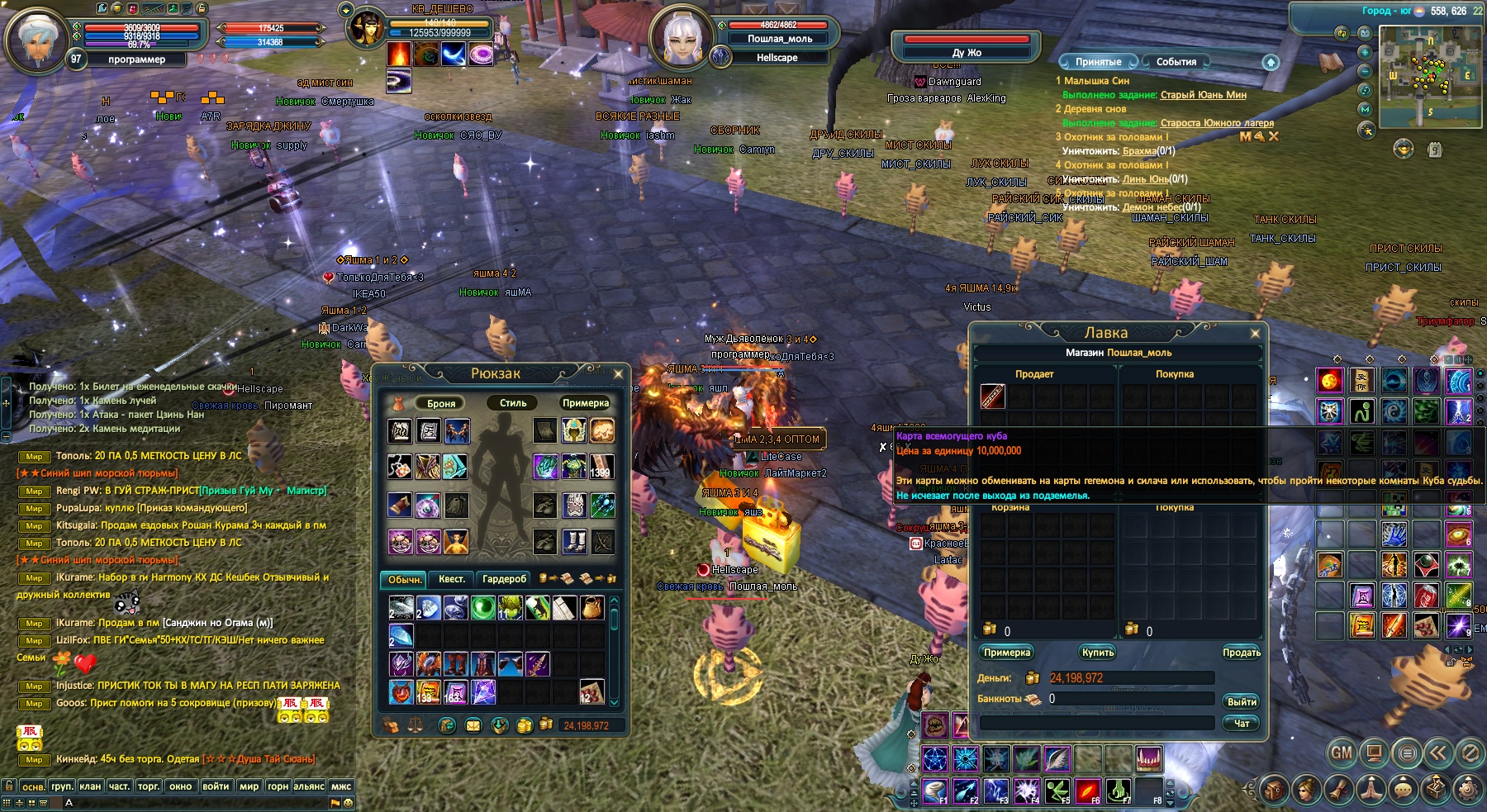Open the GM button
1487x812 pixels.
tap(1342, 753)
